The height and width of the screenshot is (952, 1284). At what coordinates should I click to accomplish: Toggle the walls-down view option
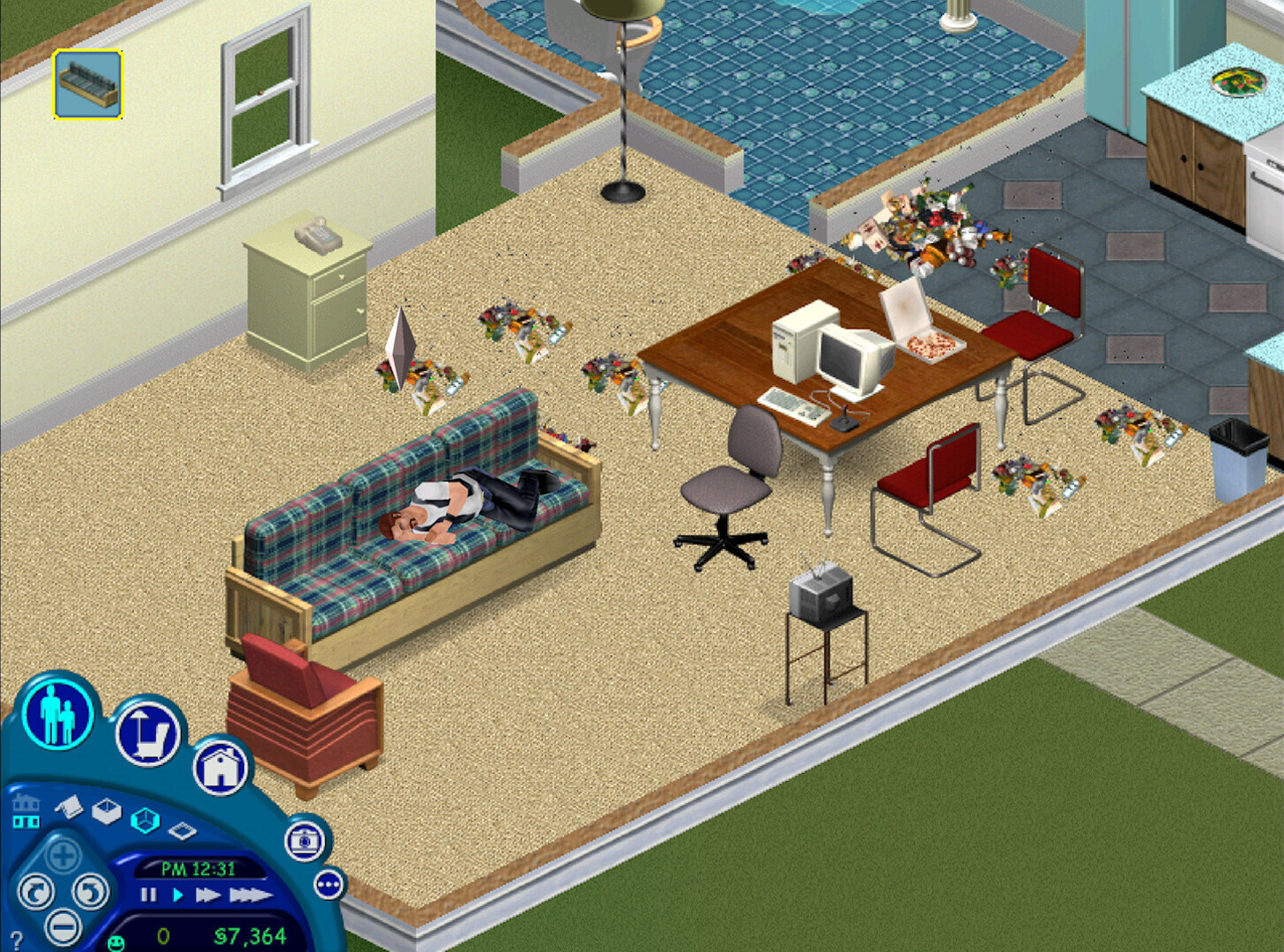click(182, 831)
